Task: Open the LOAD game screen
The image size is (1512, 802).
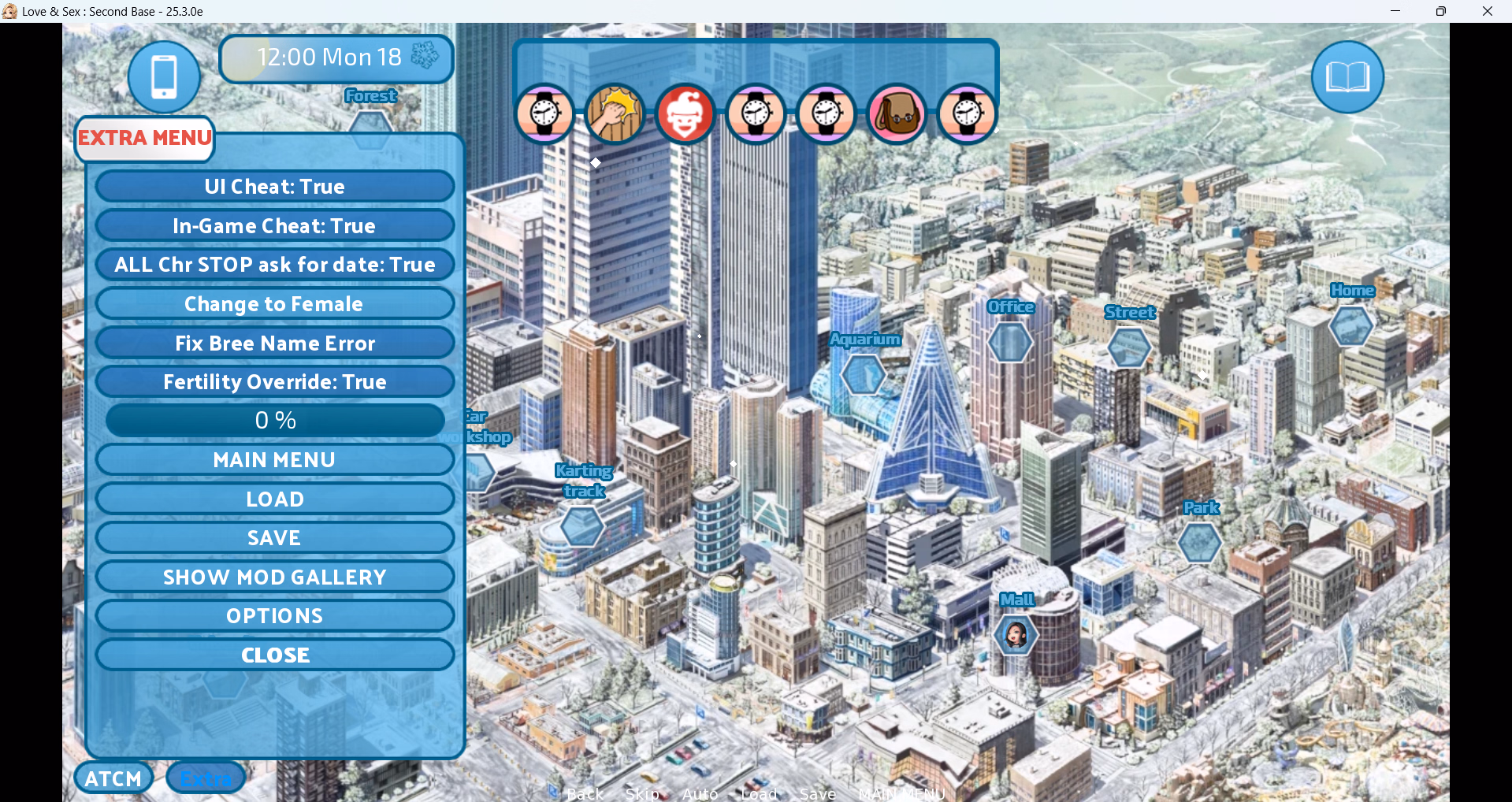Action: click(274, 499)
